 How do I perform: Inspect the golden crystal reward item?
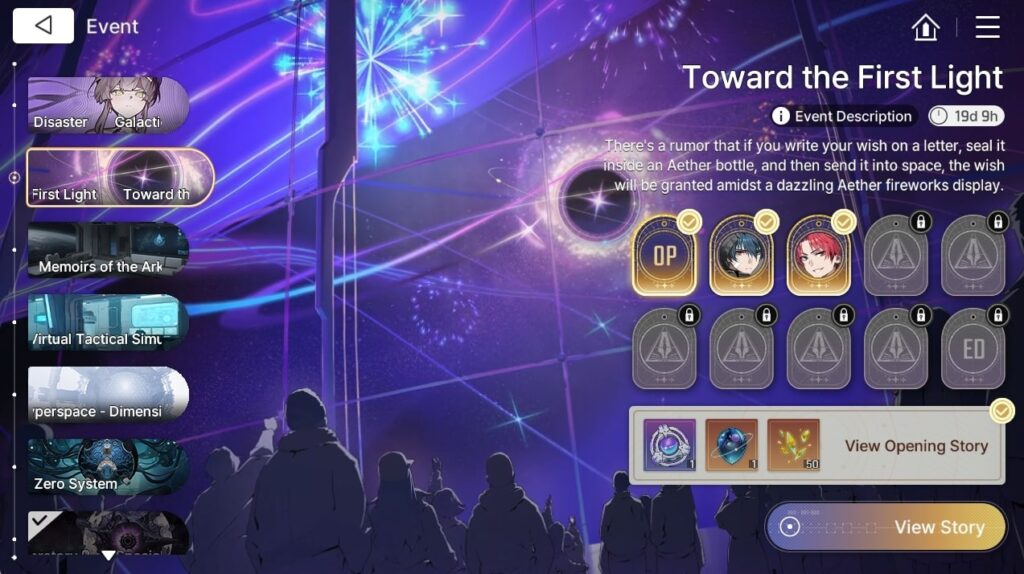pos(793,446)
